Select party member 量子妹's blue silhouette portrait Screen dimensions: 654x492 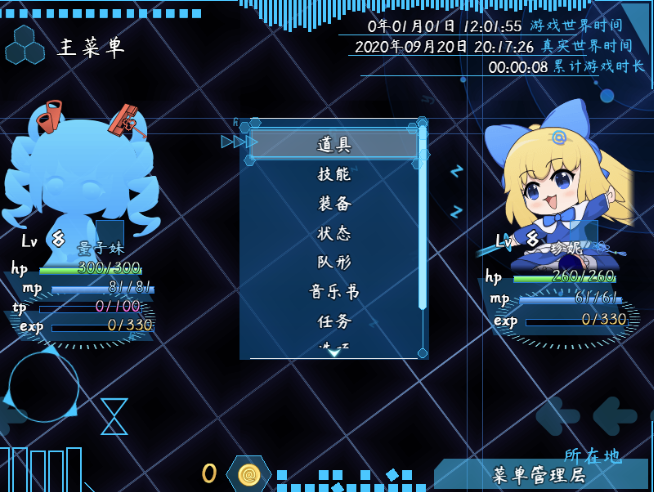coord(82,180)
